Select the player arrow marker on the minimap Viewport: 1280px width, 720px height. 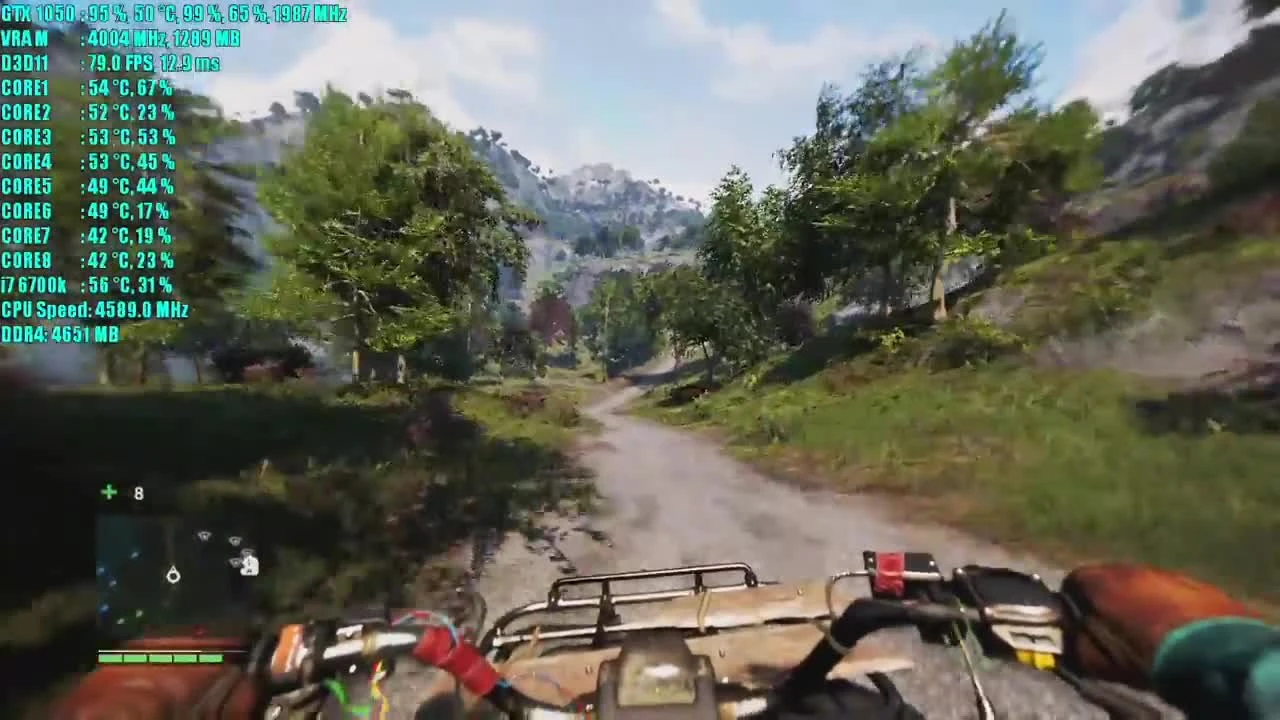(173, 574)
